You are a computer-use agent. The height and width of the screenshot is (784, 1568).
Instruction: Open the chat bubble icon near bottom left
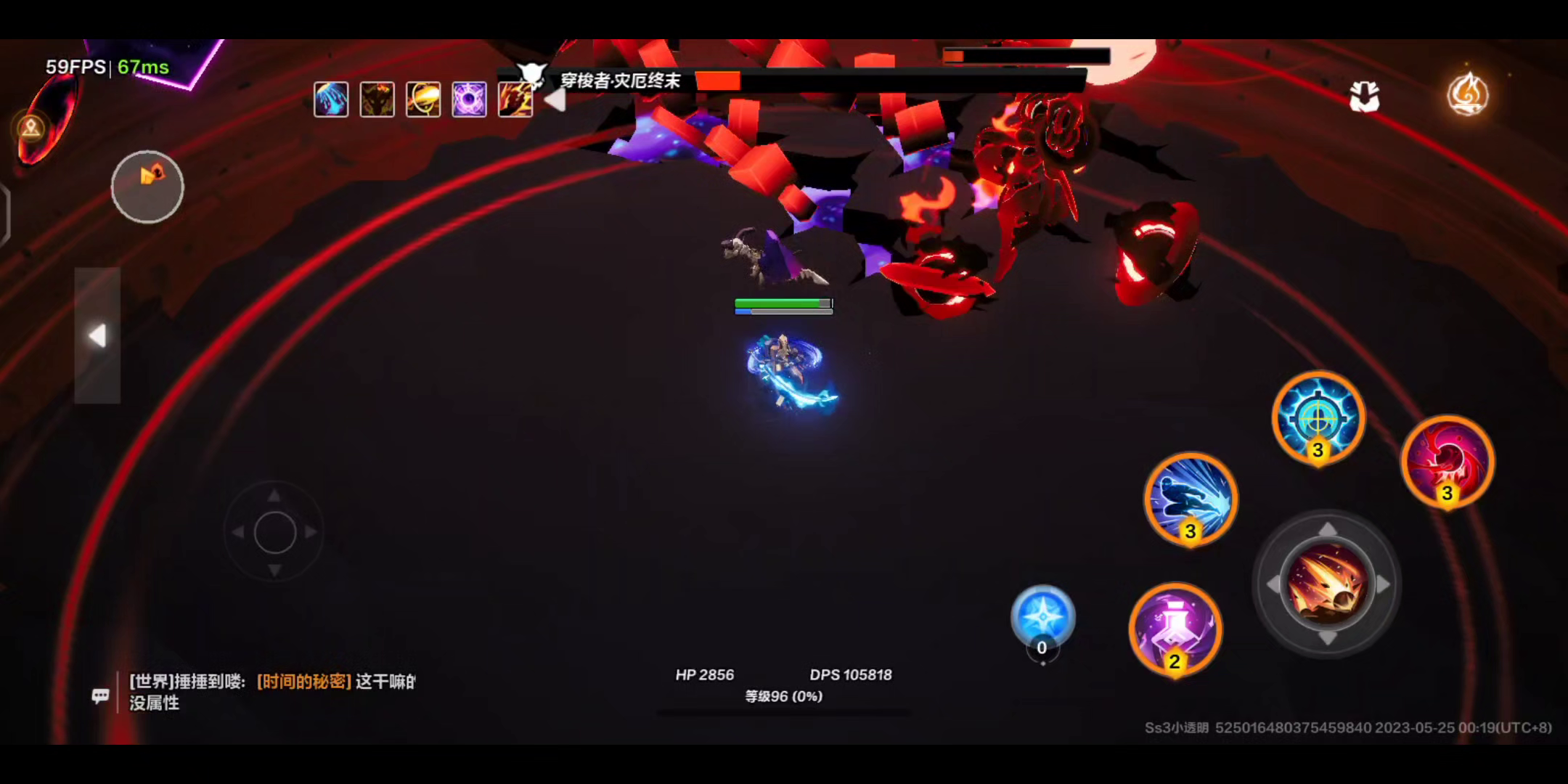coord(100,695)
